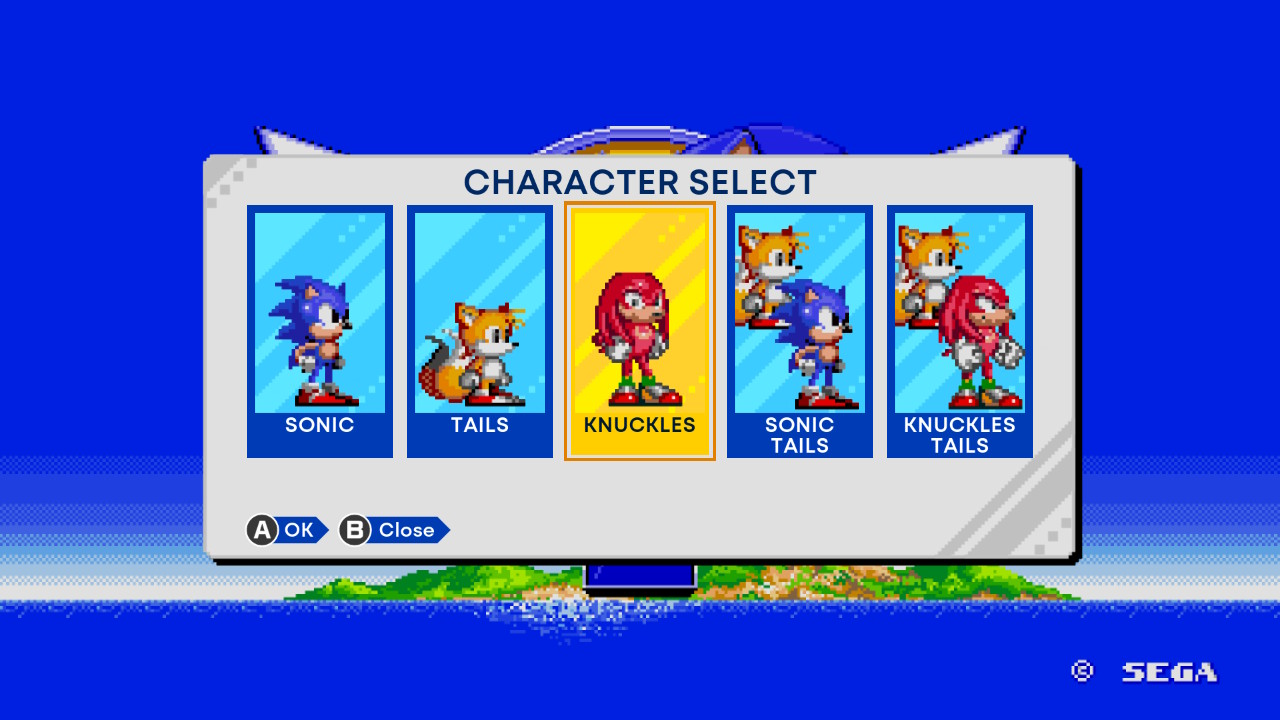
Task: Click the KNUCKLES TAILS combo label
Action: (x=958, y=434)
